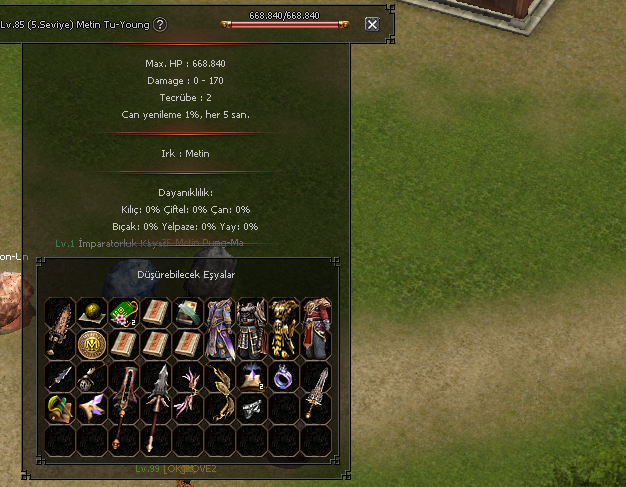Choose the silver claw item
This screenshot has height=487, width=626.
(x=251, y=408)
